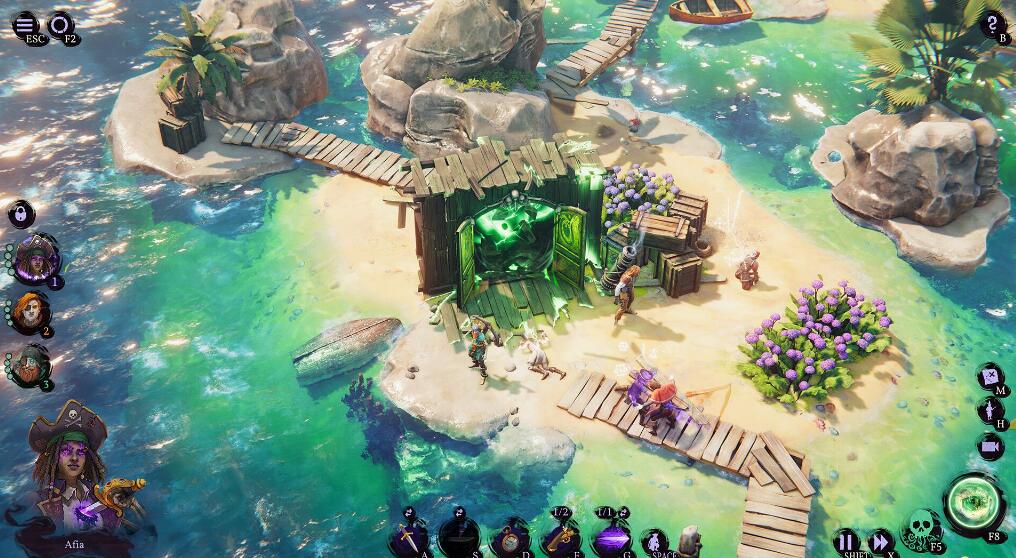Viewport: 1016px width, 558px height.
Task: Click the standing figure highlight icon
Action: [990, 411]
